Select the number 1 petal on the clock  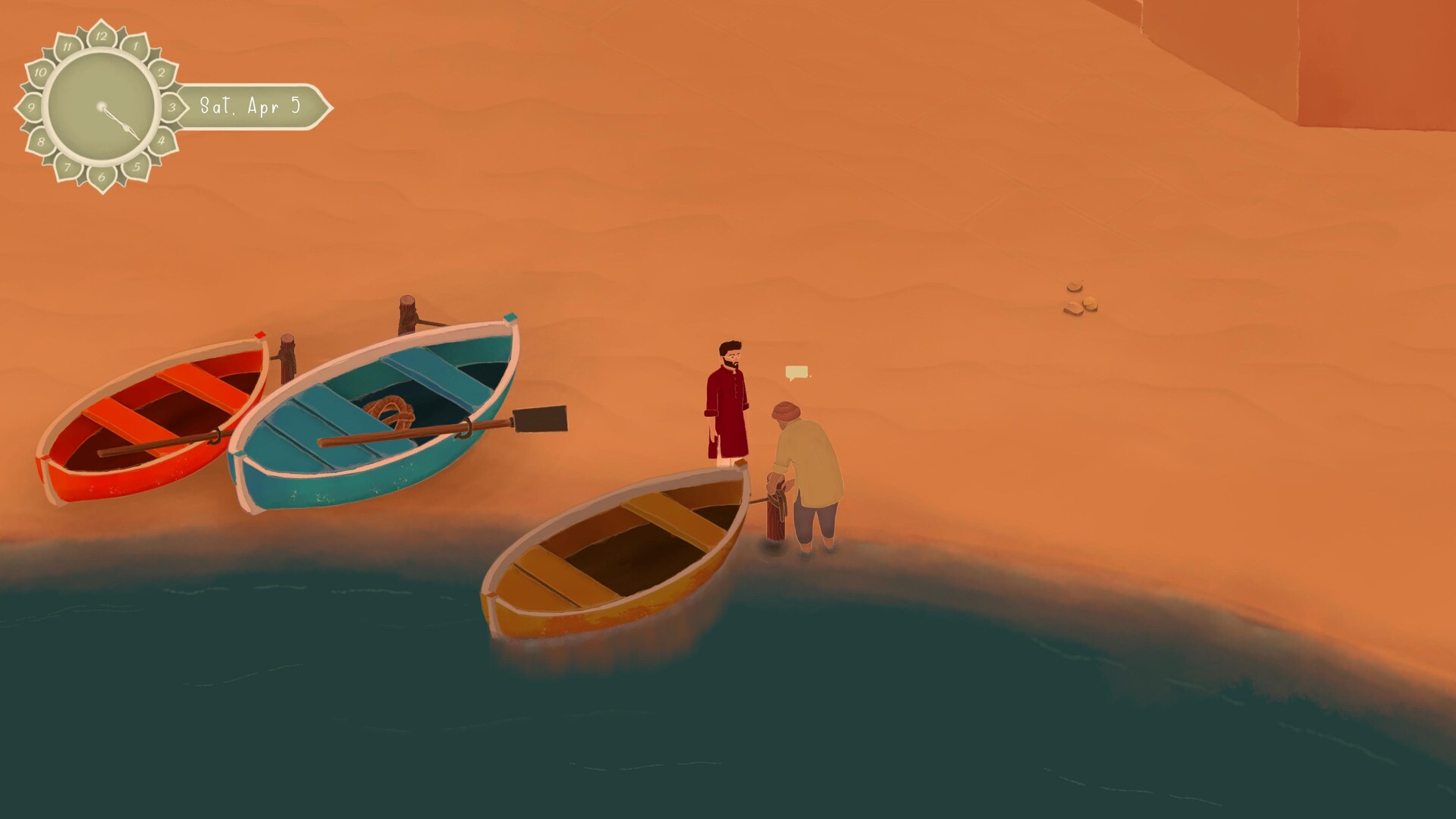pyautogui.click(x=134, y=47)
